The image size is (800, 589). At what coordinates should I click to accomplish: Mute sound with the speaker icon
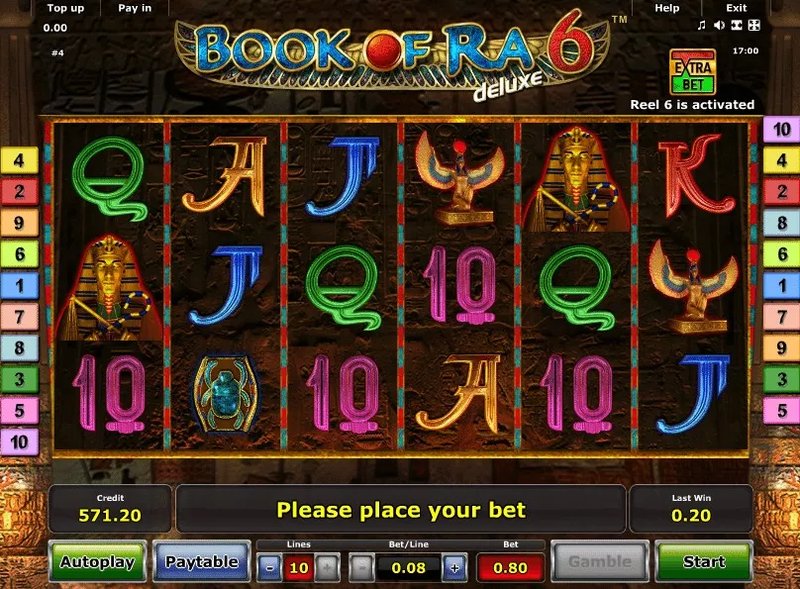point(717,24)
